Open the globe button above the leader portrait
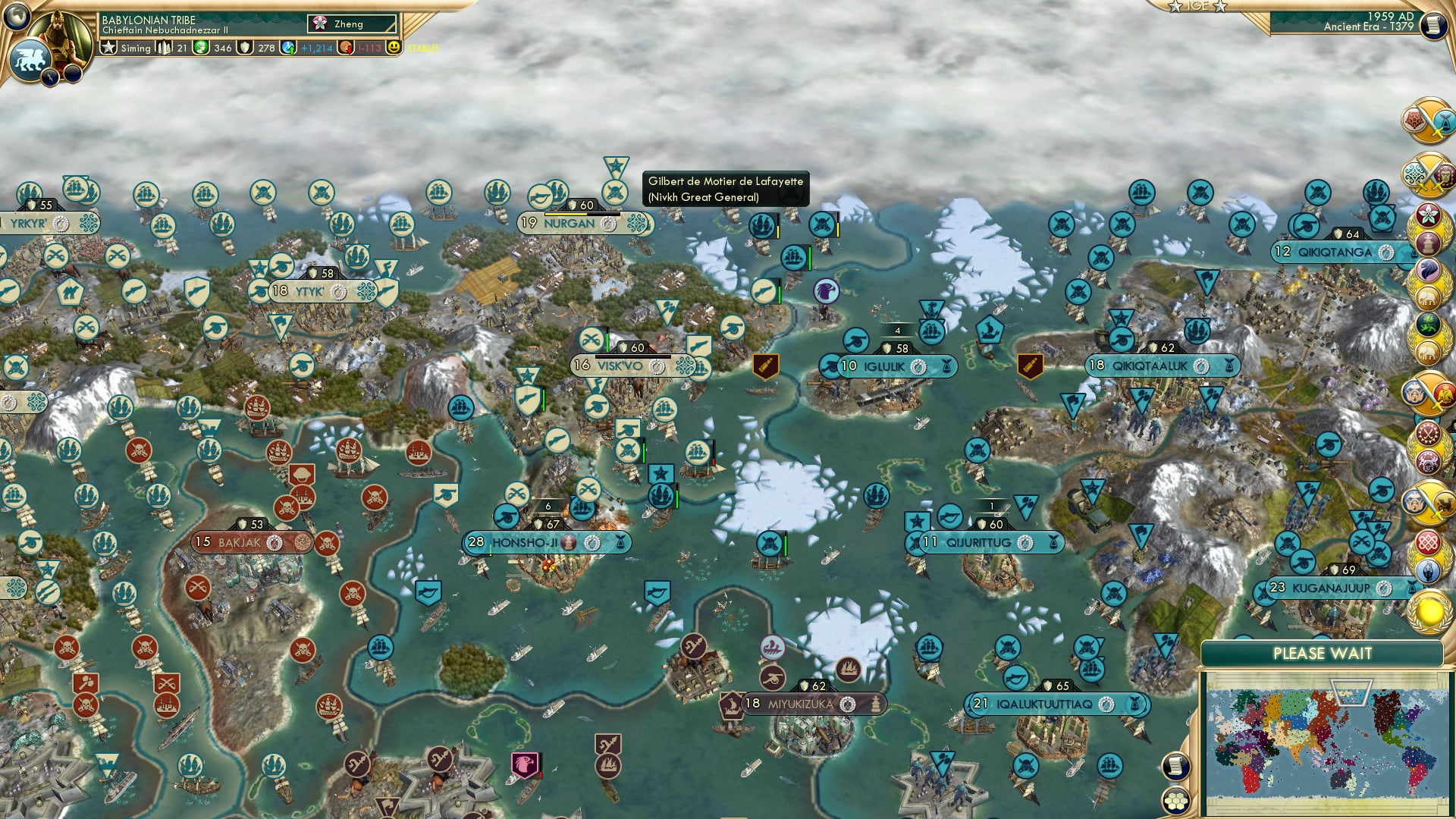This screenshot has width=1456, height=819. (17, 14)
